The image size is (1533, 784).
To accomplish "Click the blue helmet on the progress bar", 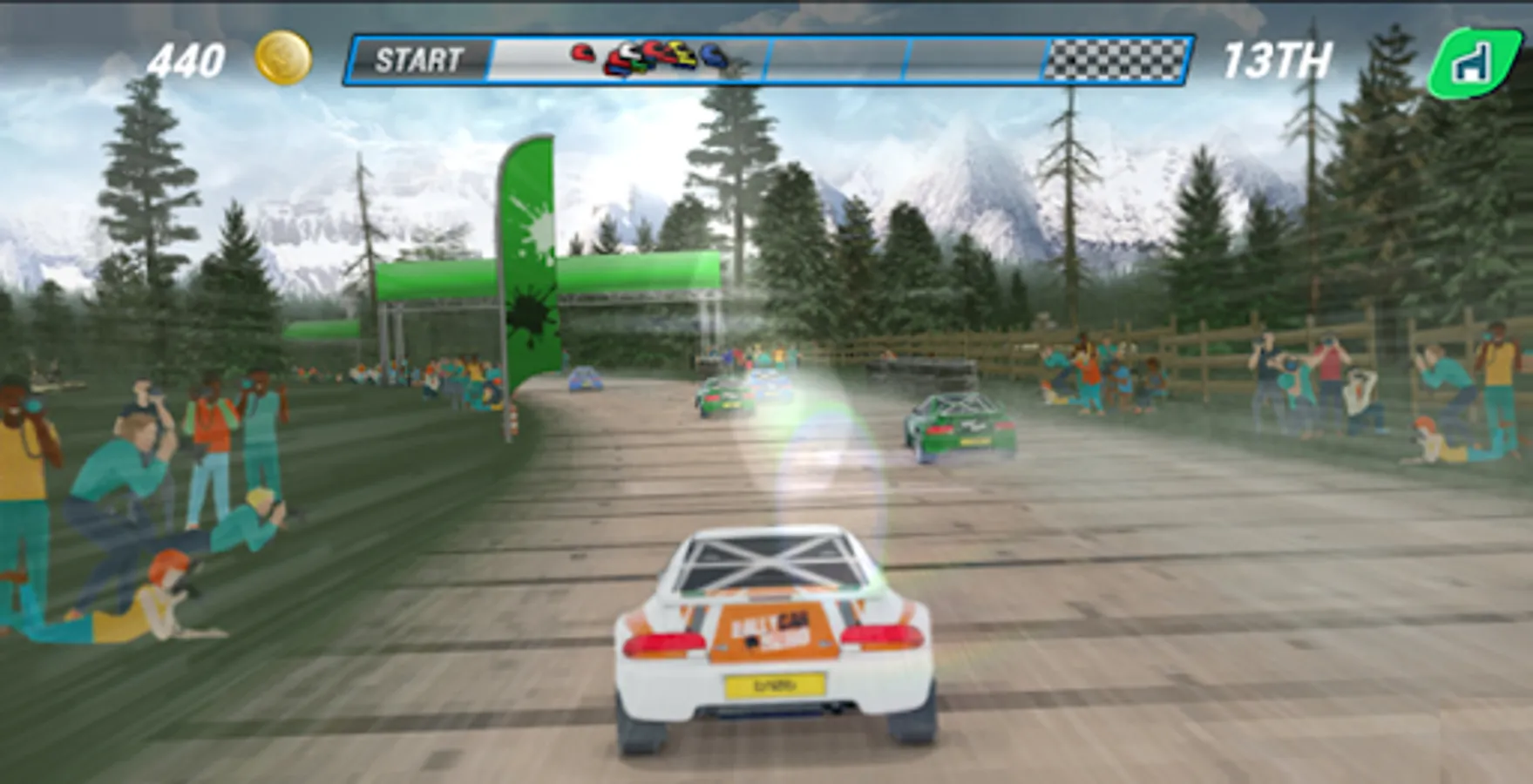I will click(715, 54).
